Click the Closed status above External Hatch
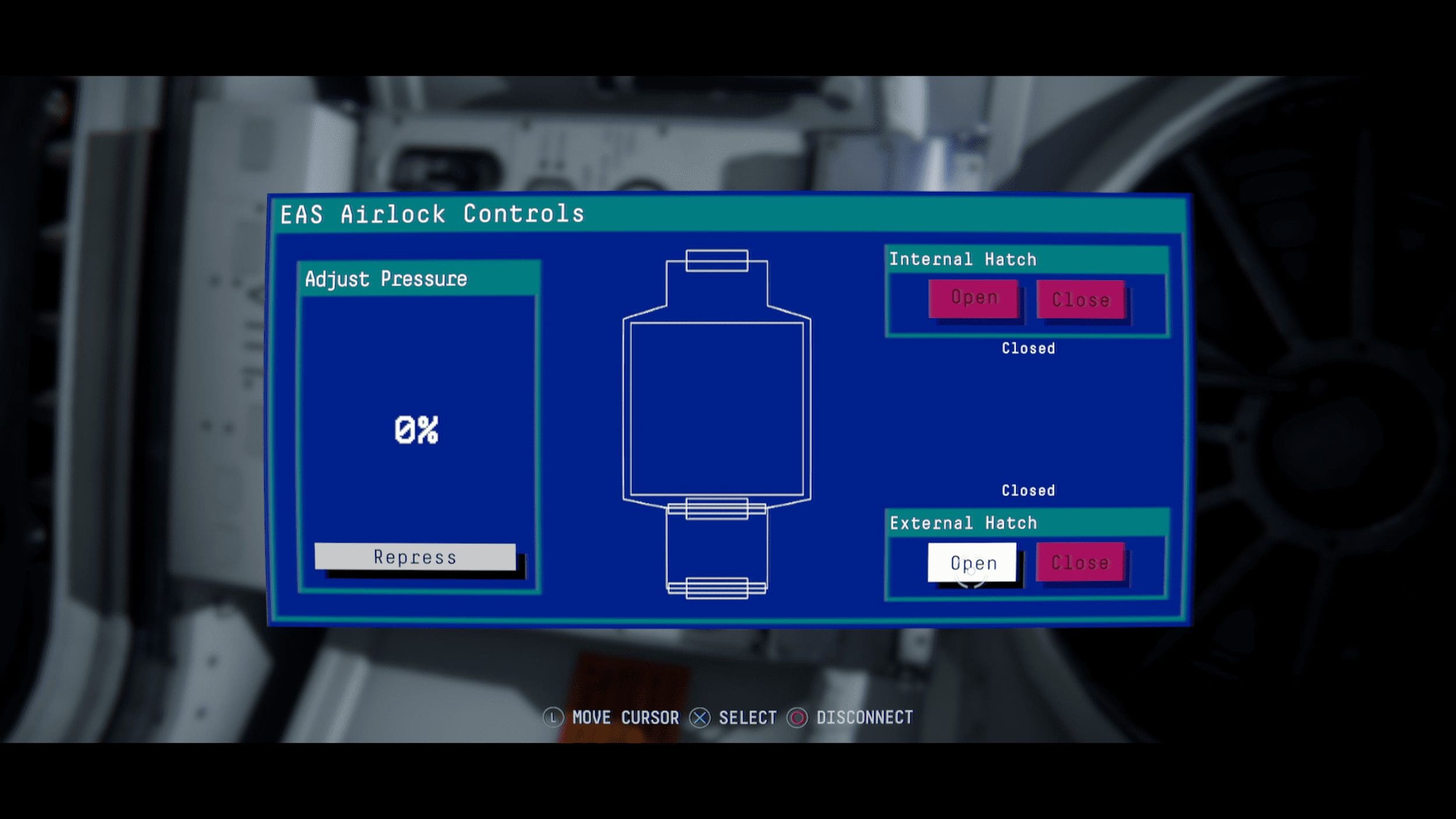This screenshot has width=1456, height=819. click(1028, 491)
